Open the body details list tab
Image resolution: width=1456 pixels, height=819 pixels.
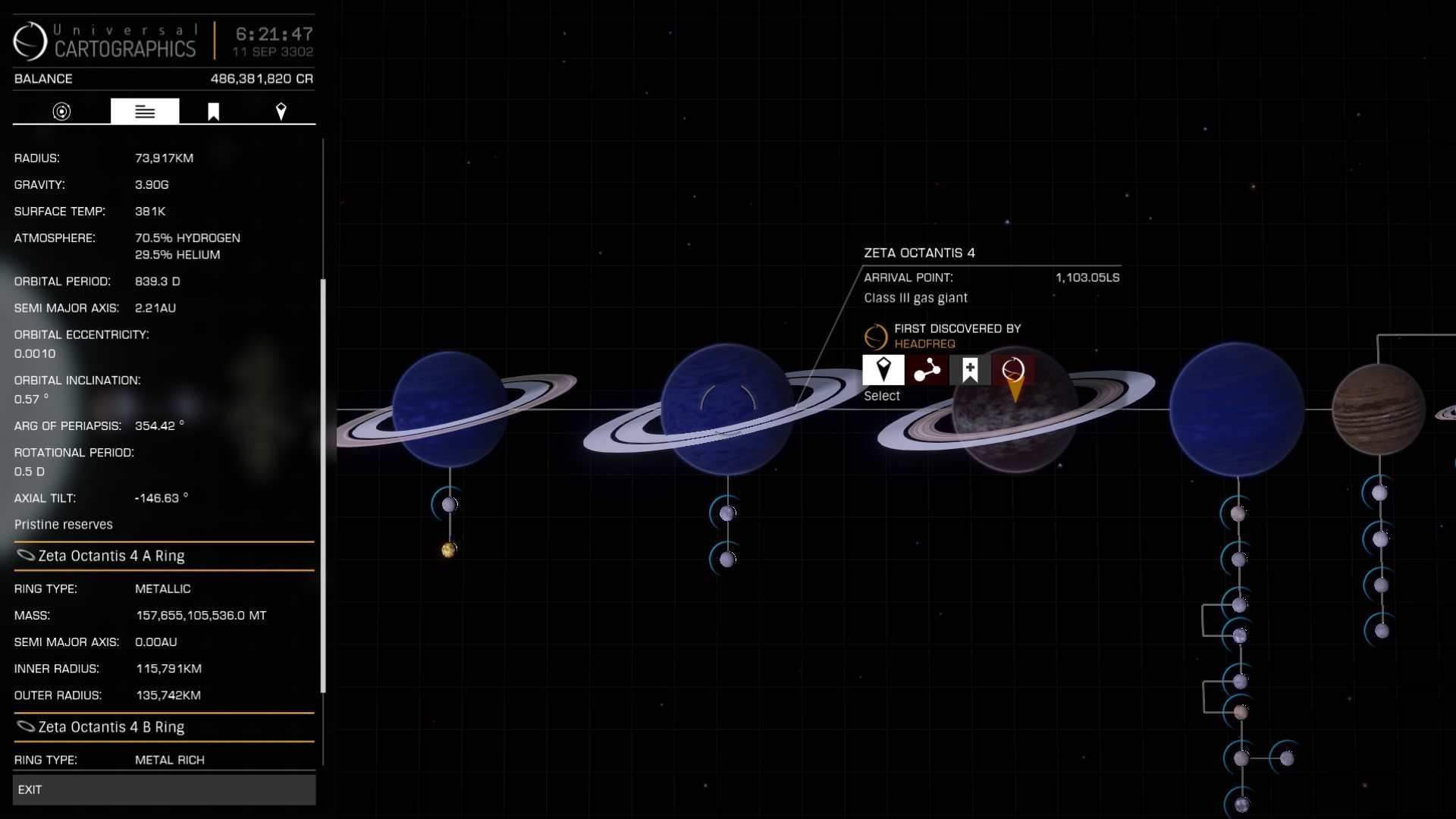(x=145, y=111)
